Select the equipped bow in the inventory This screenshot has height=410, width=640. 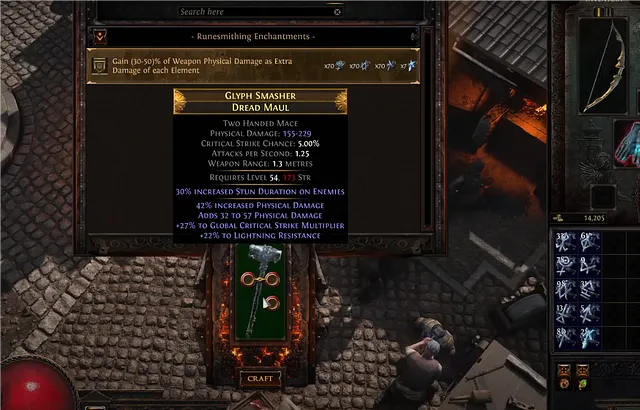click(x=607, y=65)
